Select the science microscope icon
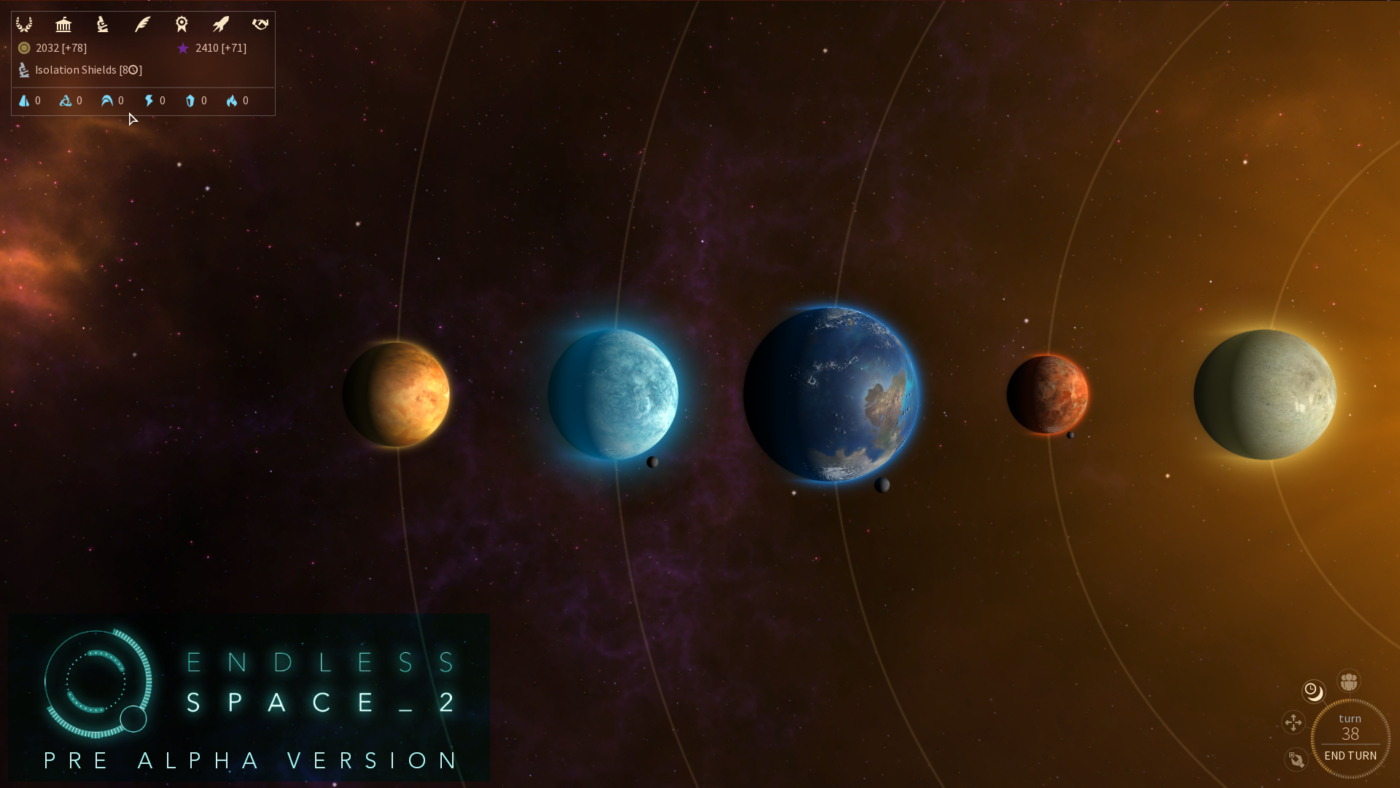 [101, 23]
